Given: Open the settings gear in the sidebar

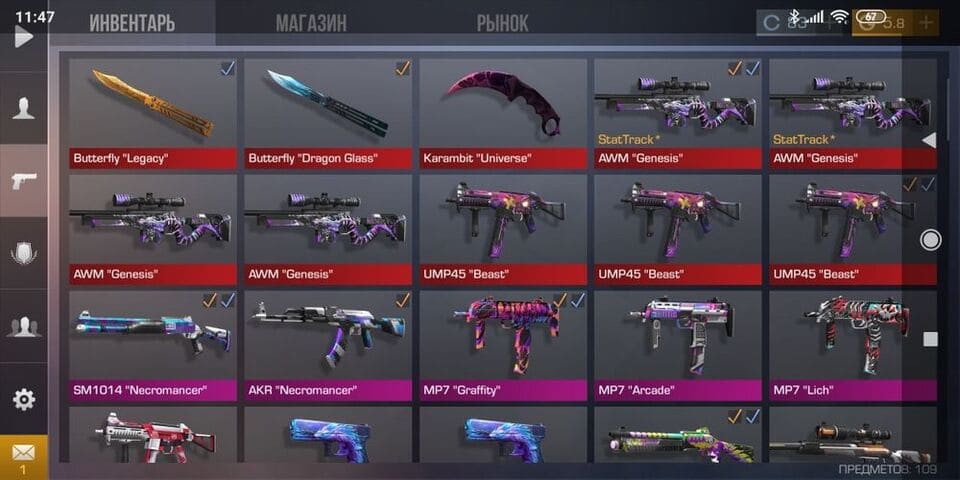Looking at the screenshot, I should (23, 400).
